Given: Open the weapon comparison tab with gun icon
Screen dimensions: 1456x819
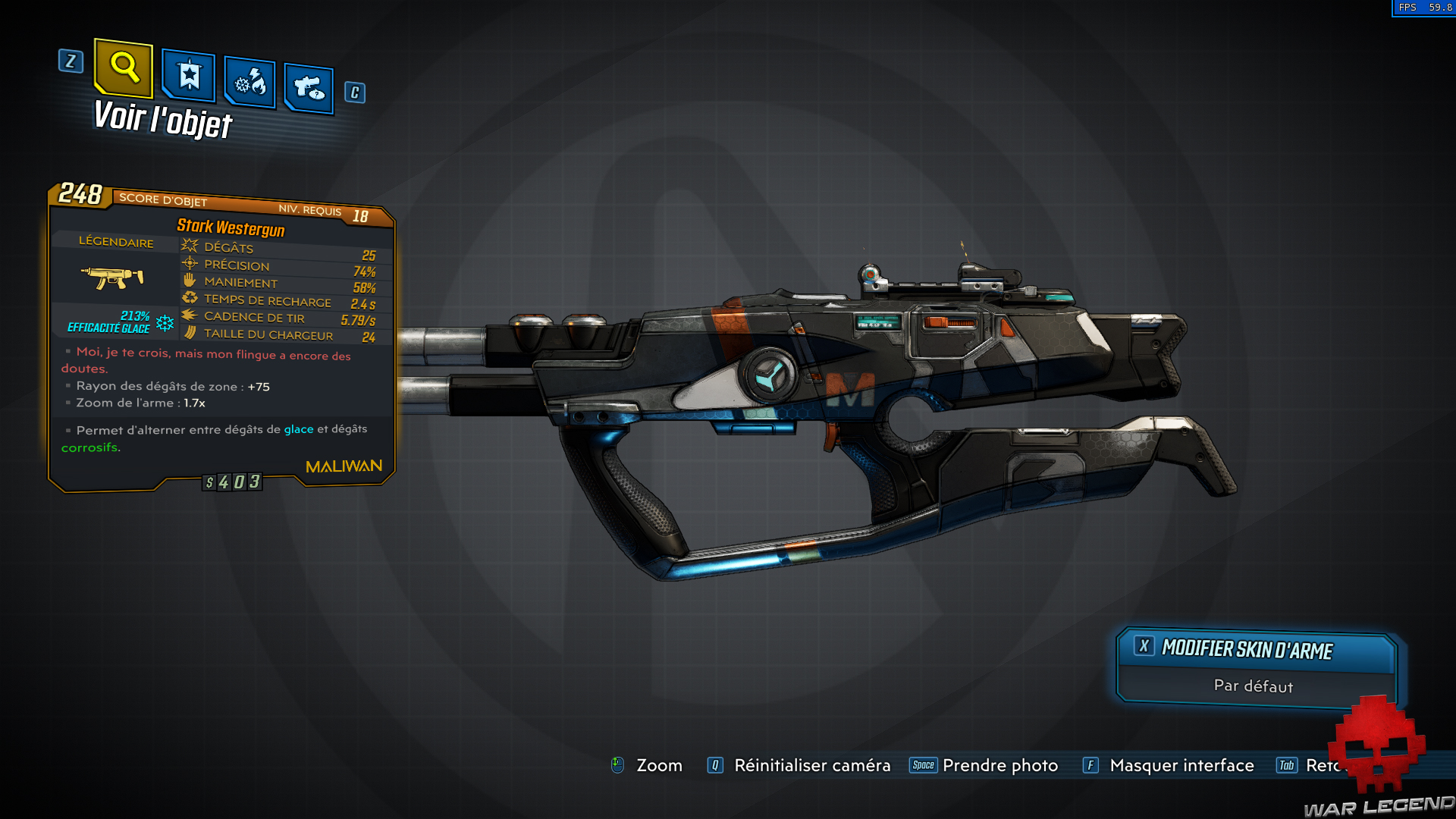Looking at the screenshot, I should (x=309, y=86).
